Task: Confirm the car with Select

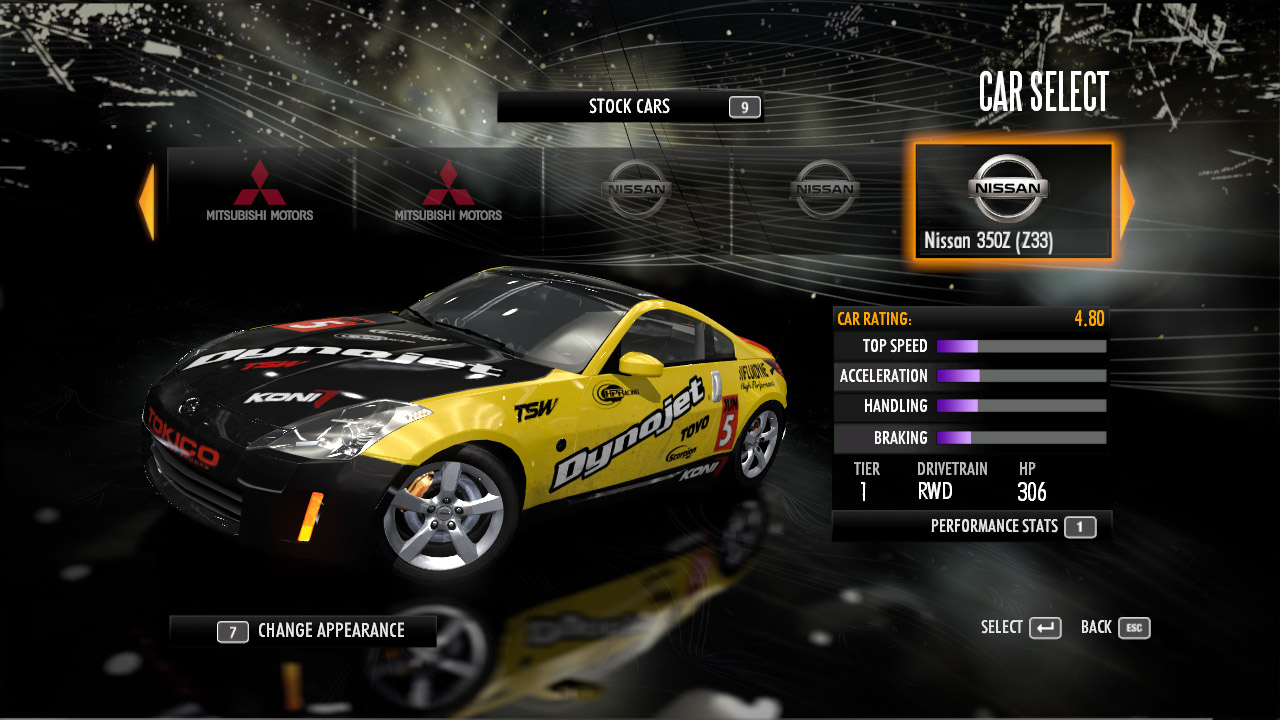Action: tap(1021, 628)
